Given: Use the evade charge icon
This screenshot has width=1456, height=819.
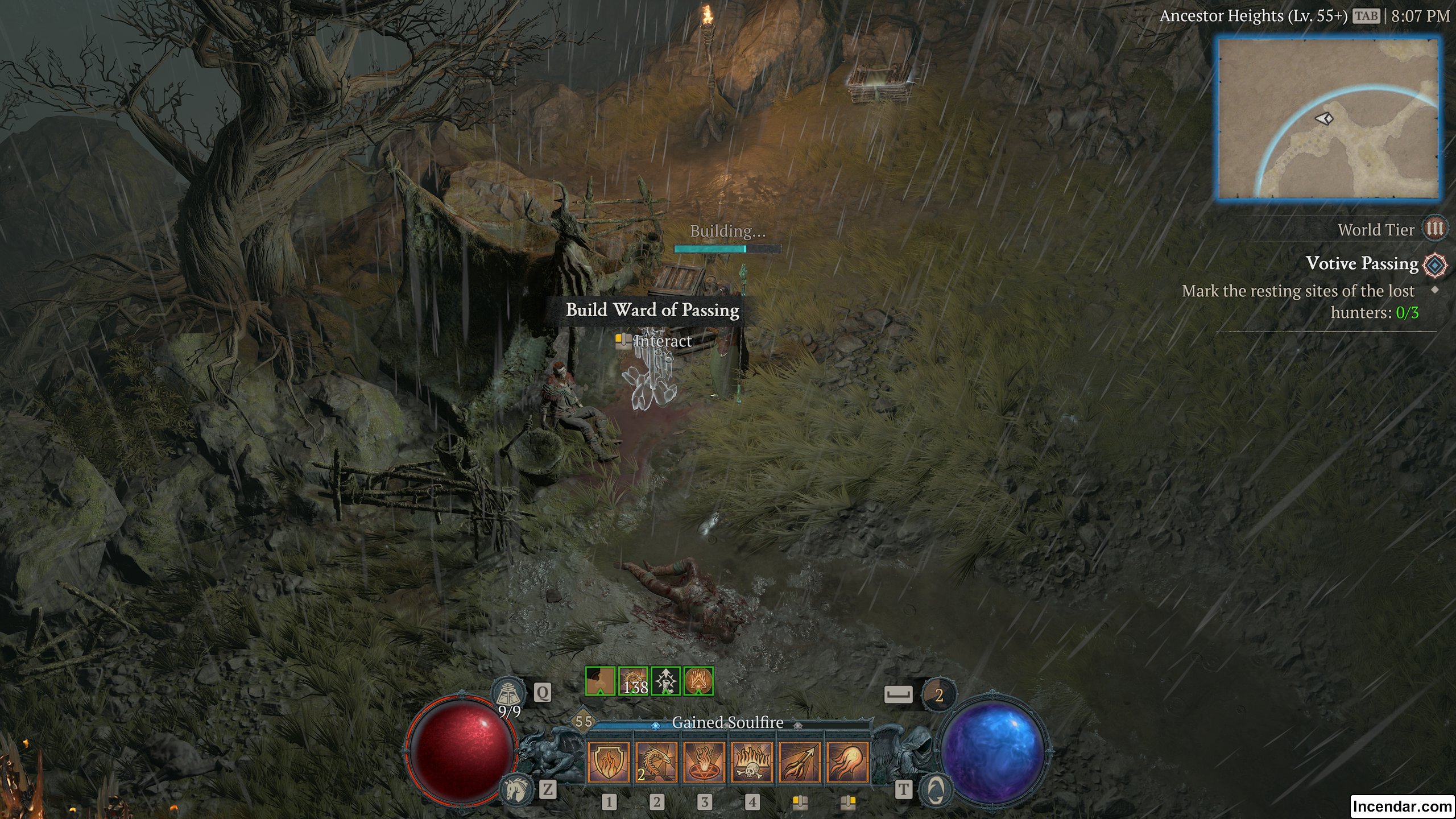Looking at the screenshot, I should (x=938, y=694).
